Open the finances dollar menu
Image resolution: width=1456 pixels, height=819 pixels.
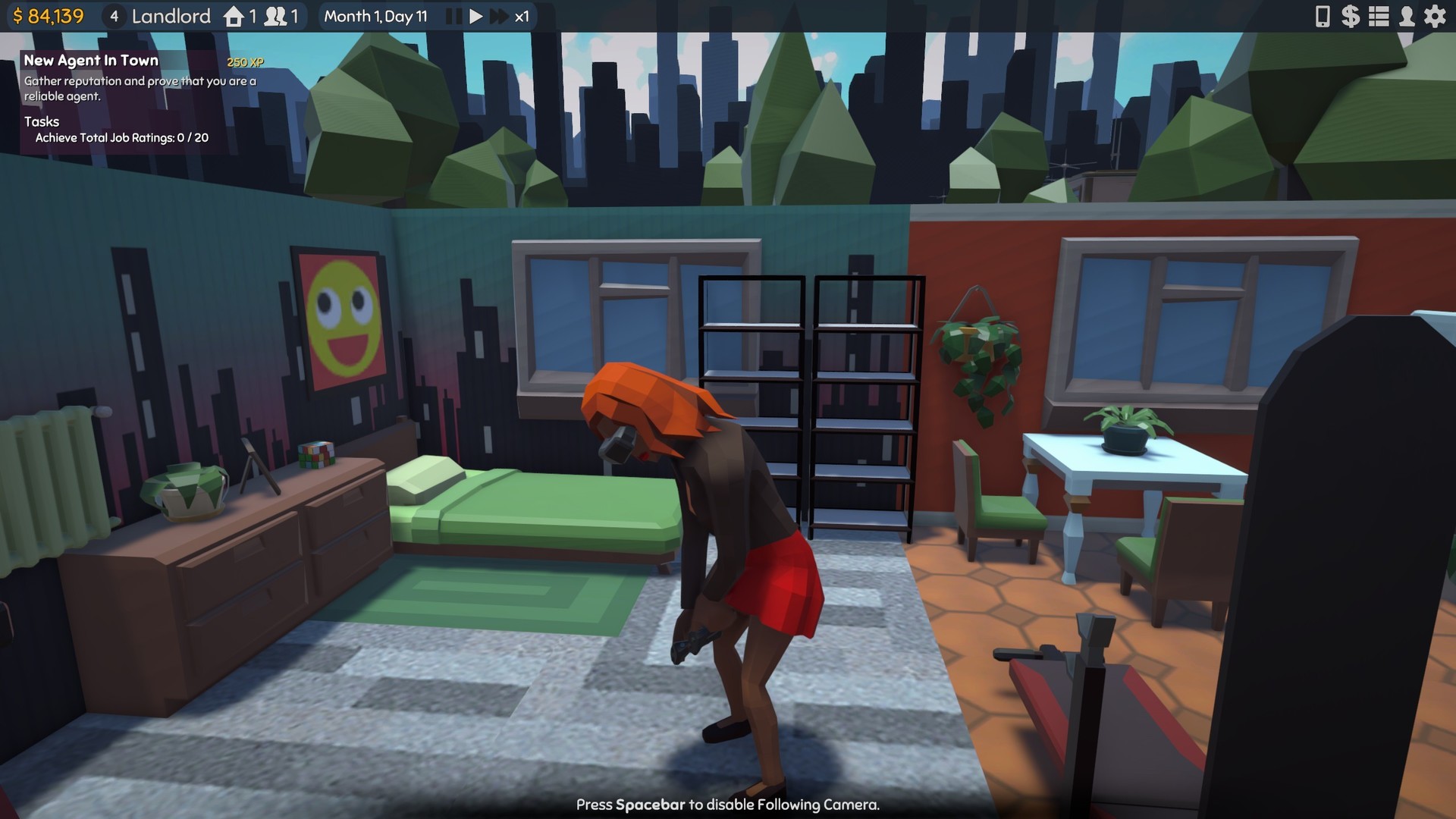pos(1351,16)
